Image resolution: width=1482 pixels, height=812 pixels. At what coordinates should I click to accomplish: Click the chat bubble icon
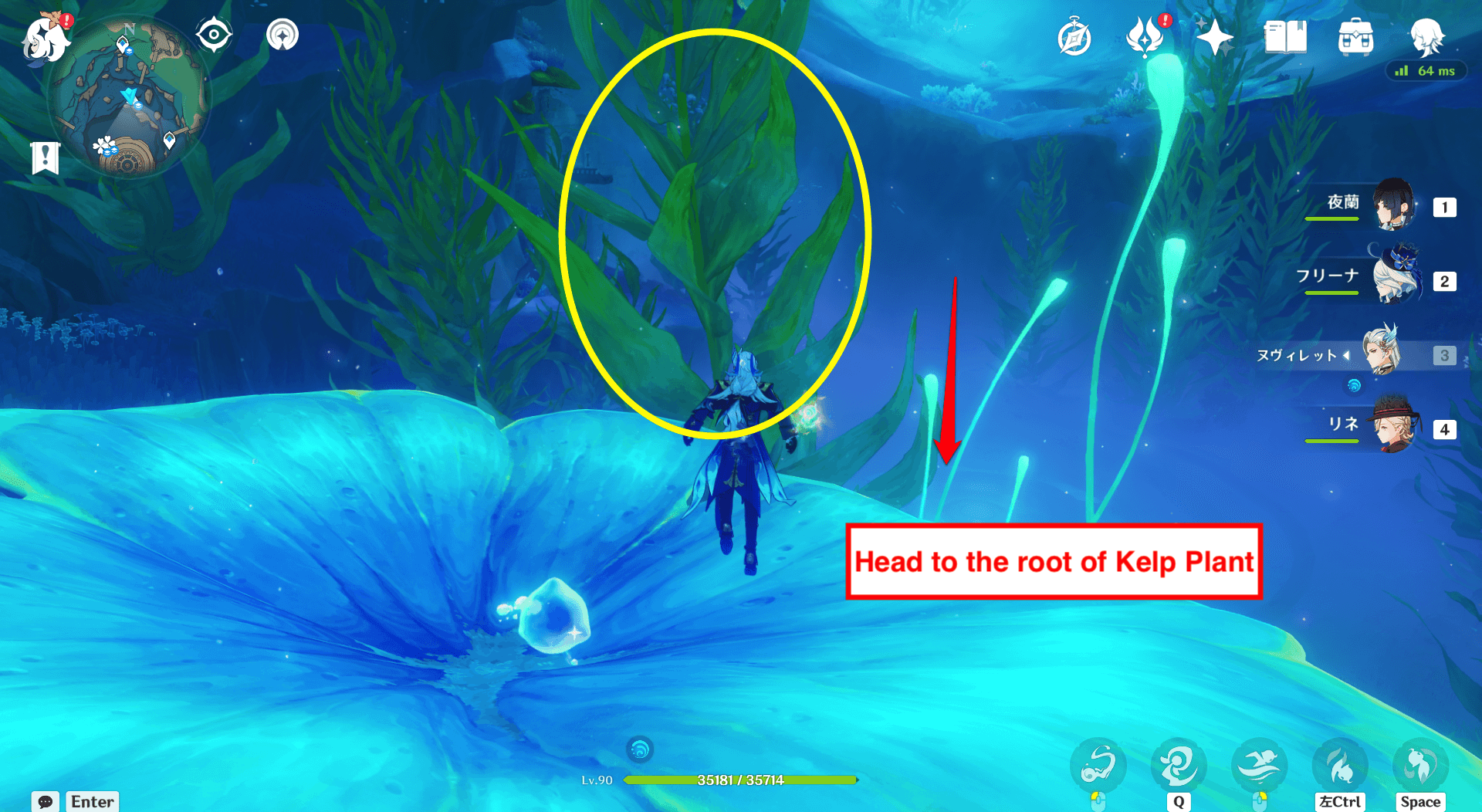click(46, 802)
